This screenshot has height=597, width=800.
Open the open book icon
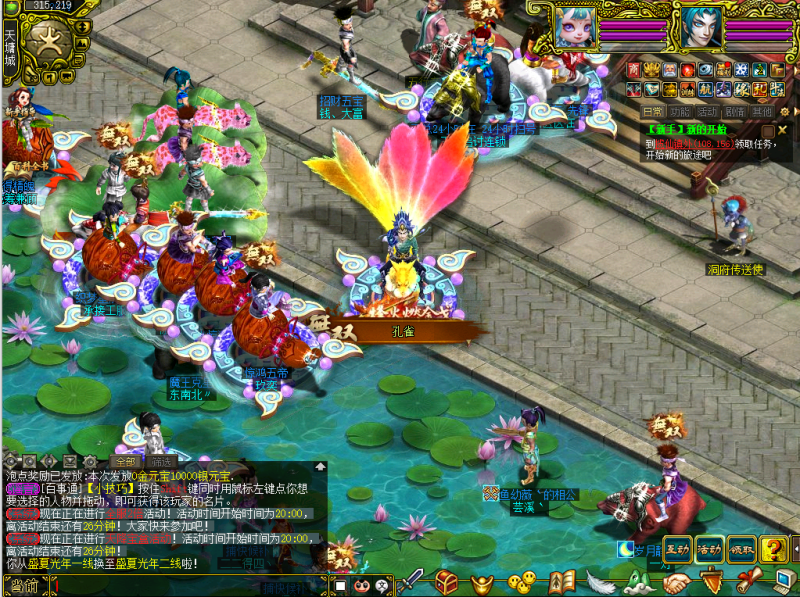[x=561, y=582]
